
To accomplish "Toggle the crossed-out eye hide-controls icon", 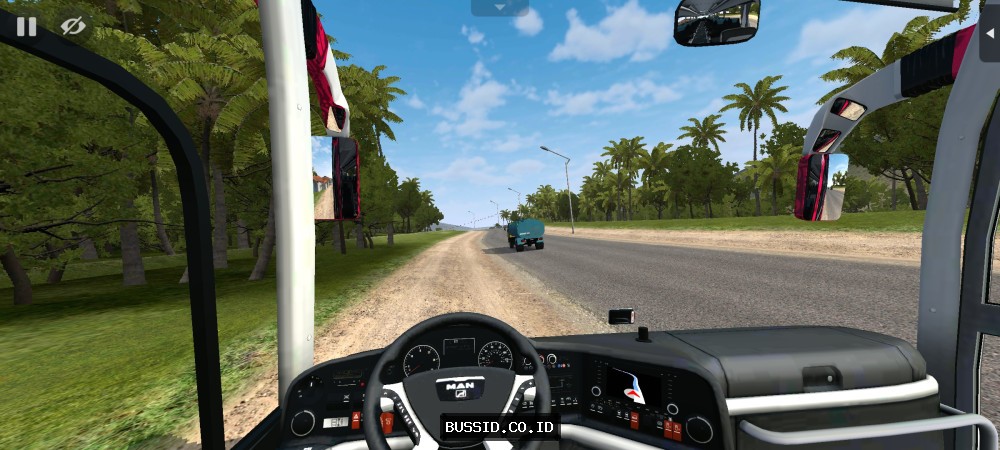I will tap(73, 26).
